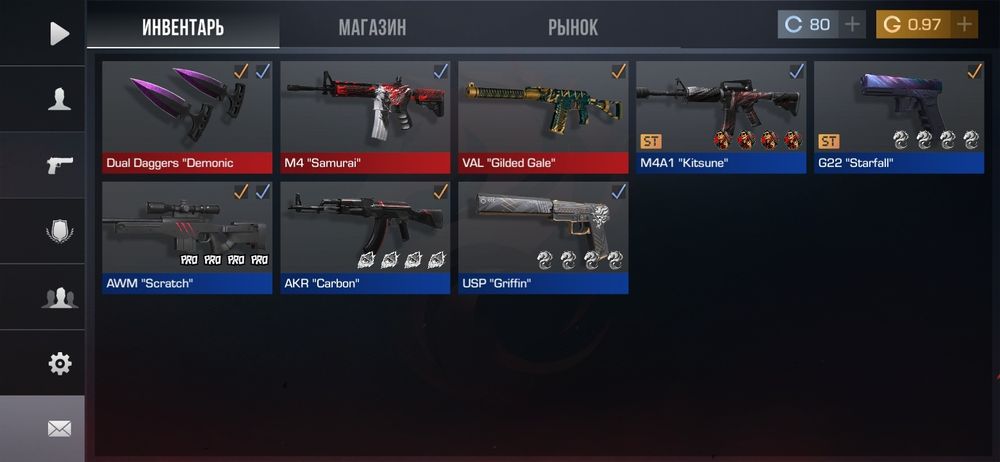
Task: Open the Магазин tab
Action: click(372, 26)
